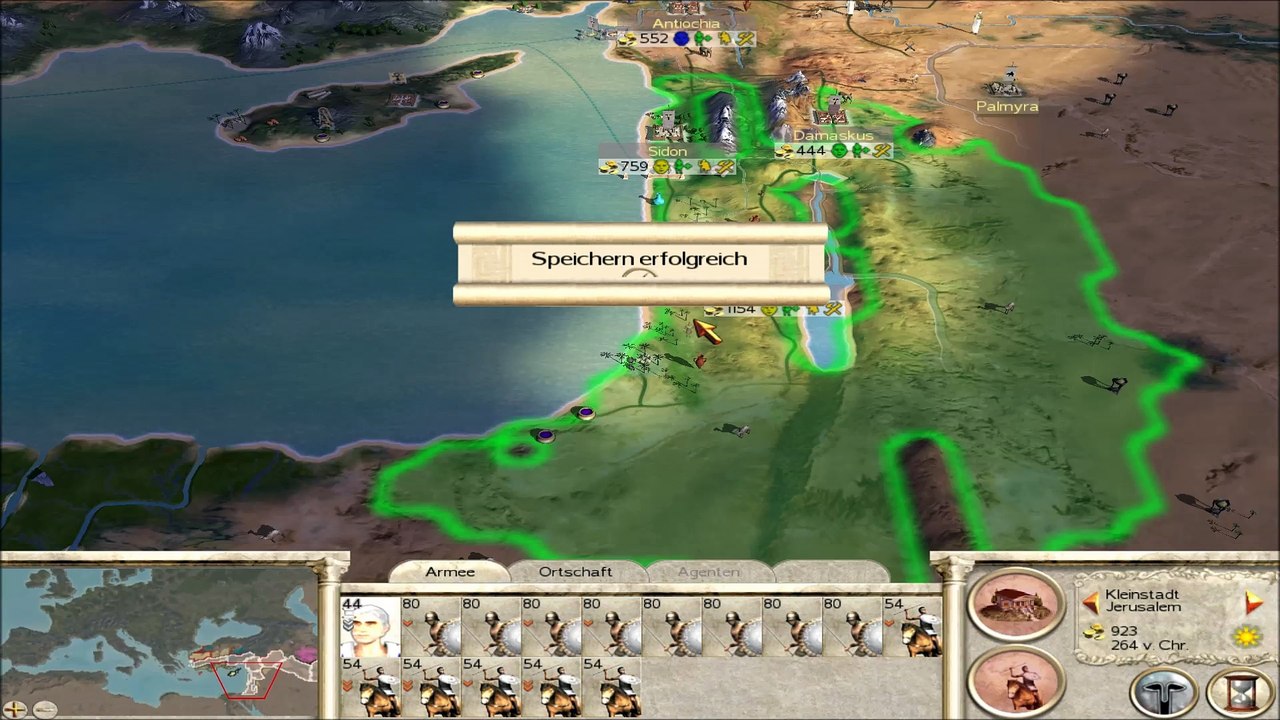Zoom out the minimap with the minus button

click(x=44, y=709)
